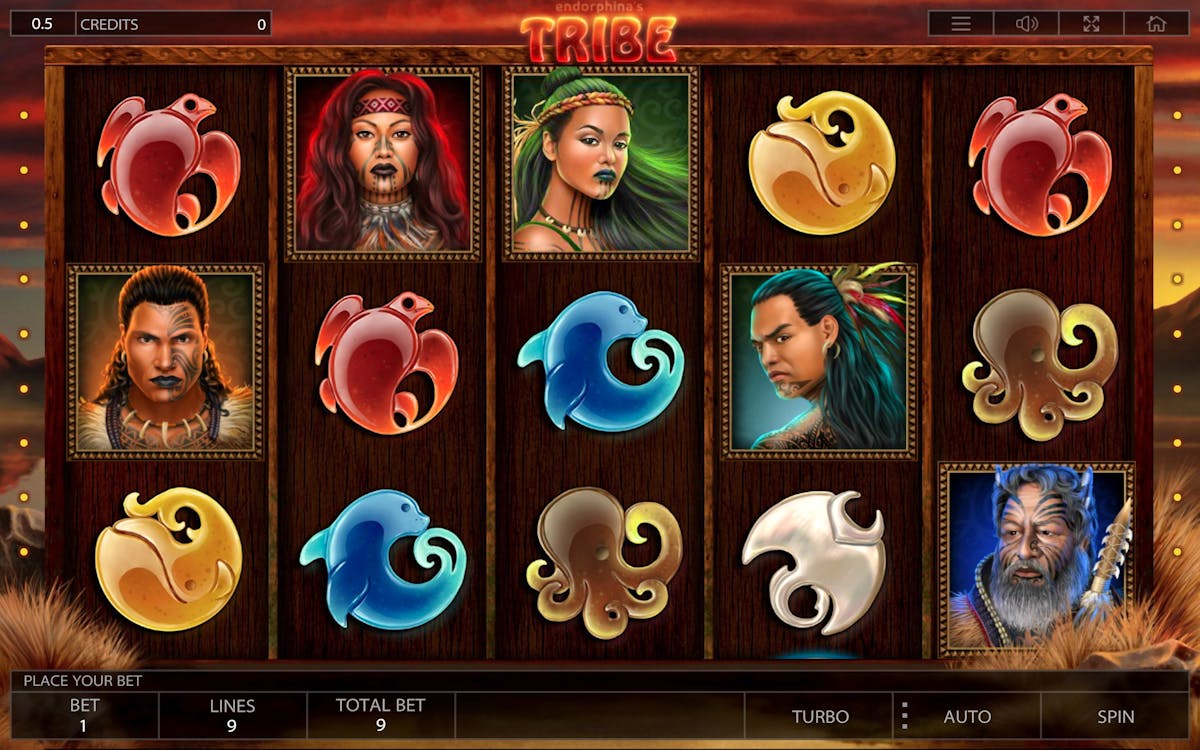Click the TOTAL BET panel
The image size is (1200, 750).
[380, 716]
